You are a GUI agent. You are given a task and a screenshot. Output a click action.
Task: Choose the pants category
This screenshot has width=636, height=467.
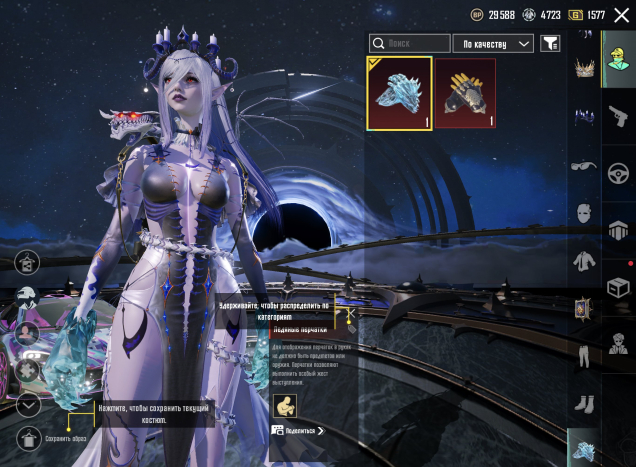tap(584, 356)
